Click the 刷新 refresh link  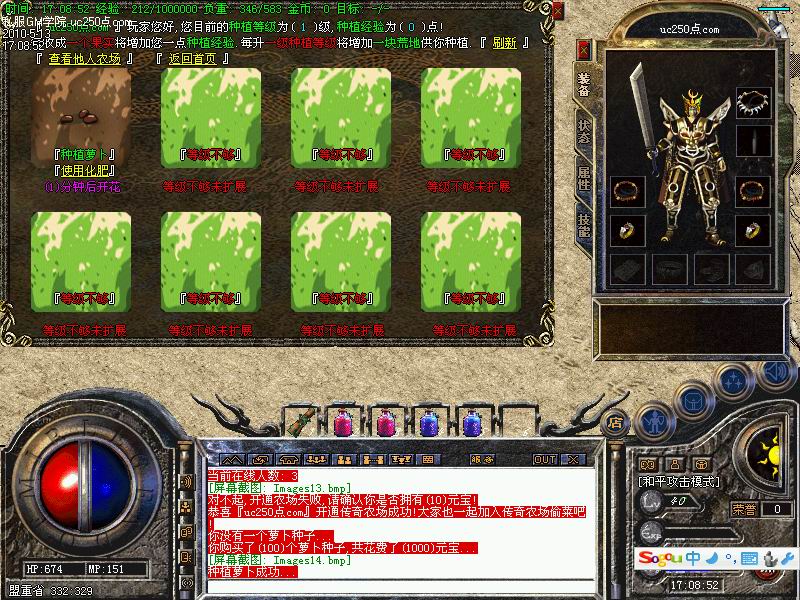pos(505,43)
